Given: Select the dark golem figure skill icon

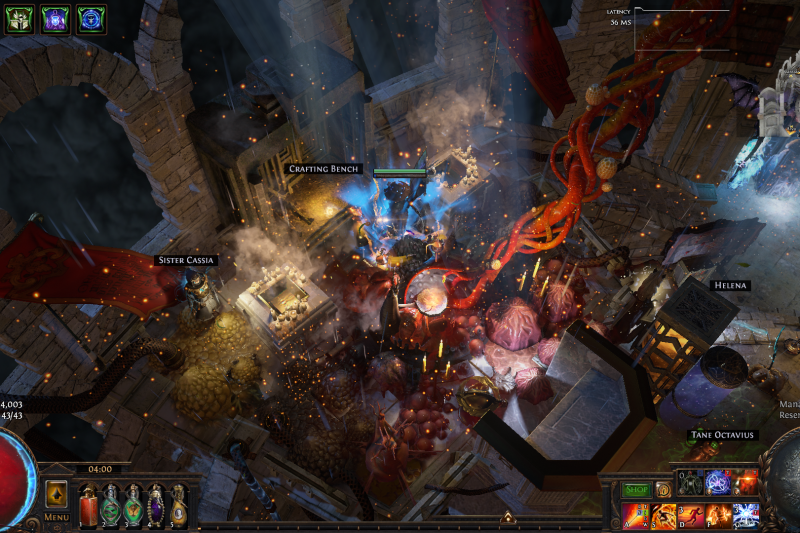Looking at the screenshot, I should click(691, 483).
